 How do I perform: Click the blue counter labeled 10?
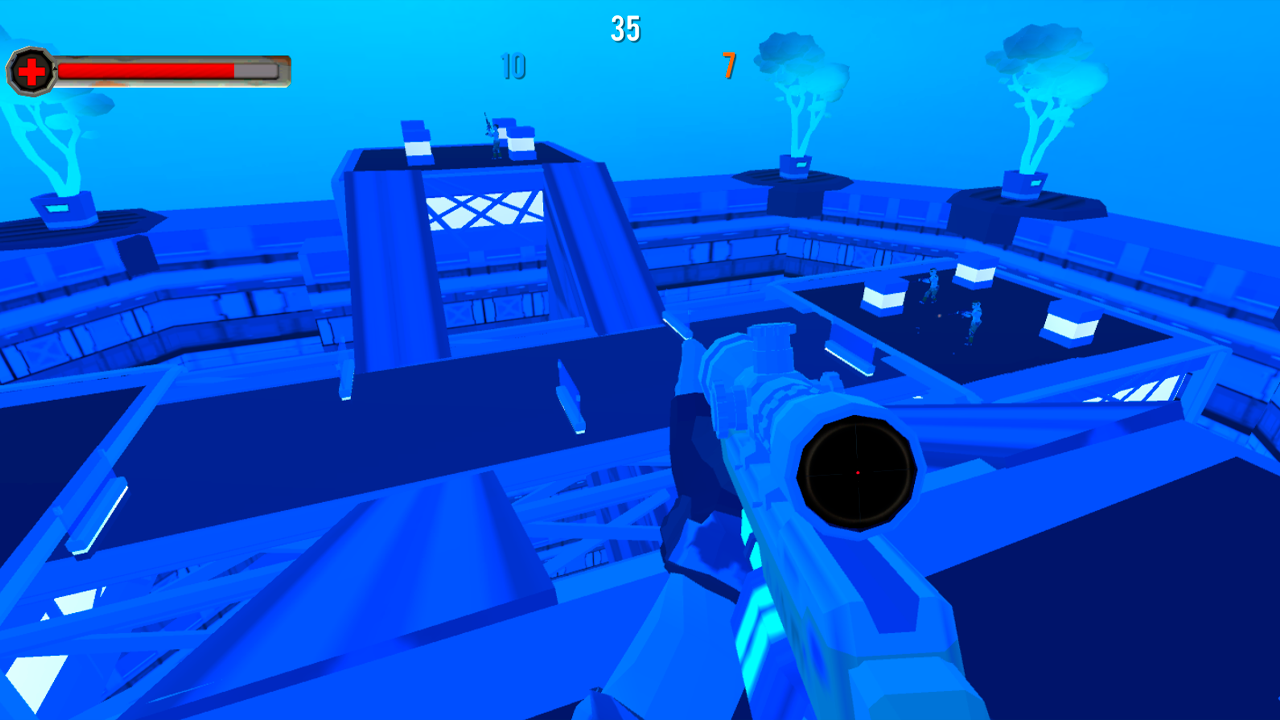[x=513, y=68]
